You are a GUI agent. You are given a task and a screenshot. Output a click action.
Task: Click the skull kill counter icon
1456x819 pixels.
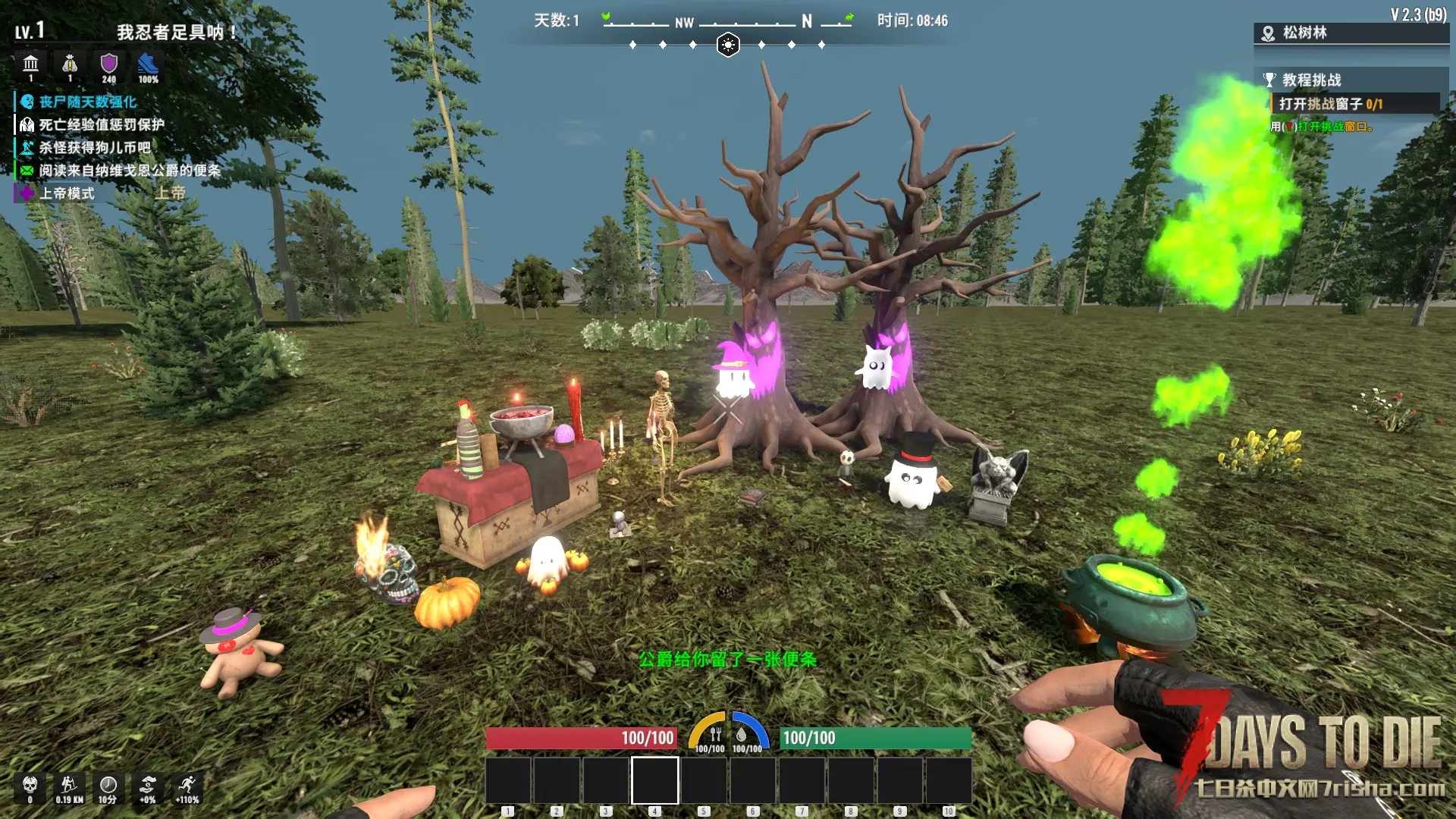(x=30, y=785)
